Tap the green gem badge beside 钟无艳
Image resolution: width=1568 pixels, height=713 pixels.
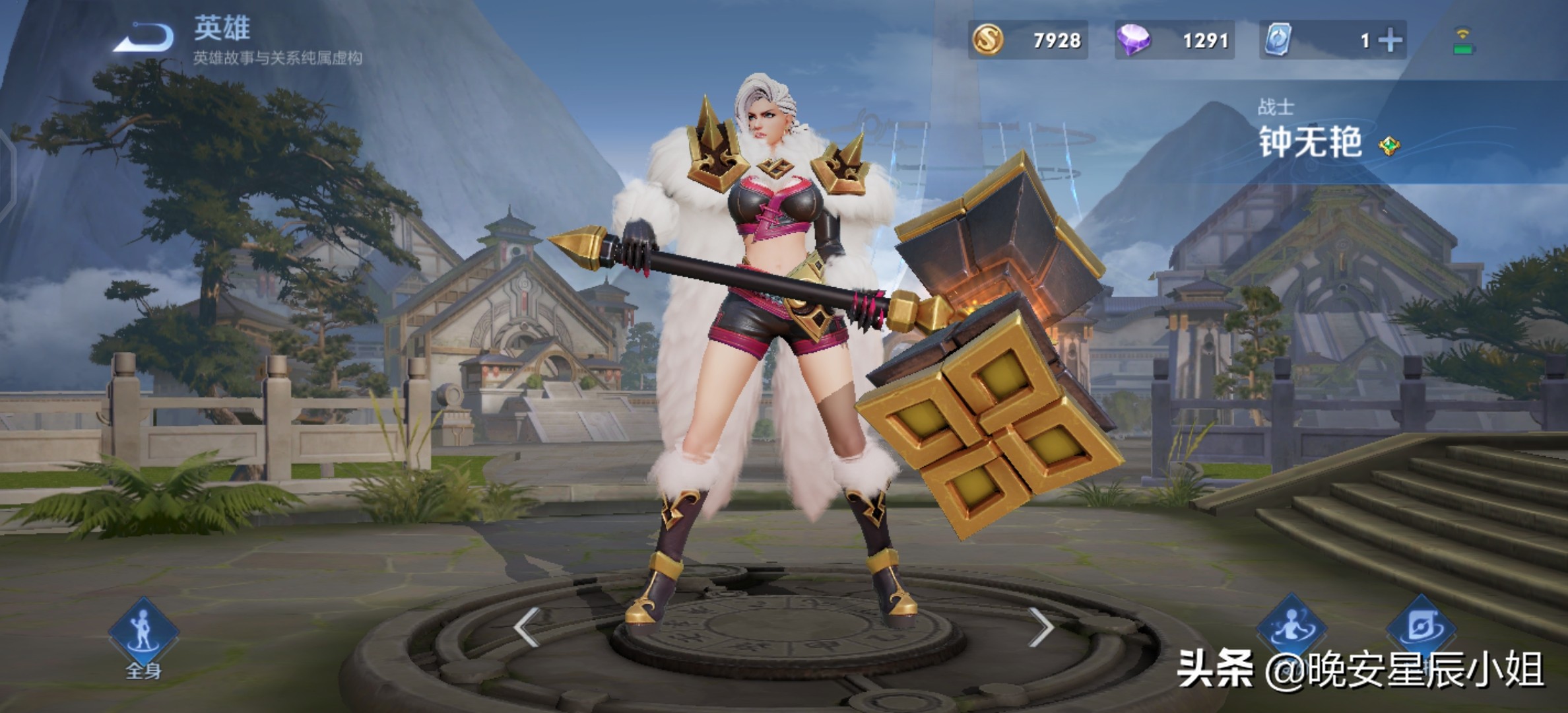point(1388,145)
